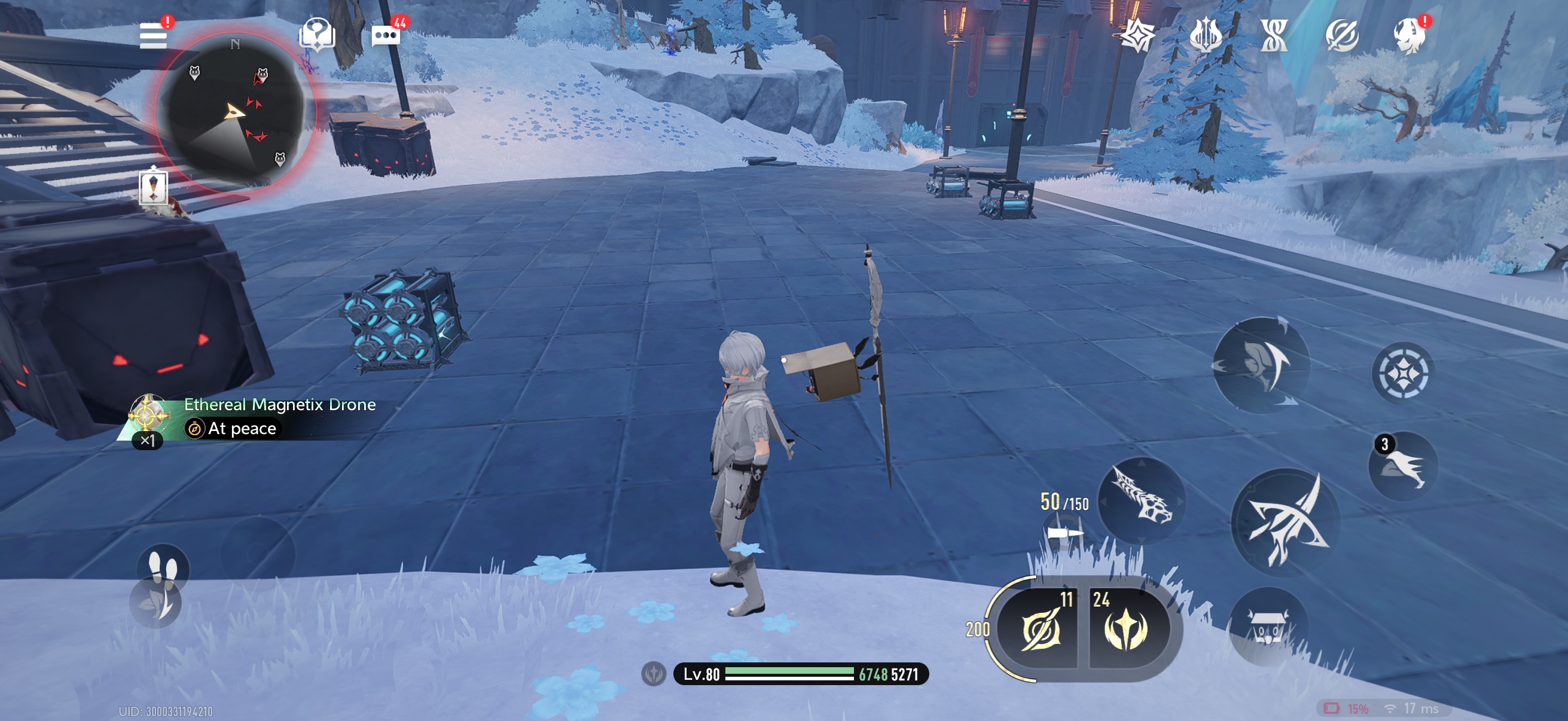Fire the bow basic attack button
Image resolution: width=1568 pixels, height=721 pixels.
1285,522
